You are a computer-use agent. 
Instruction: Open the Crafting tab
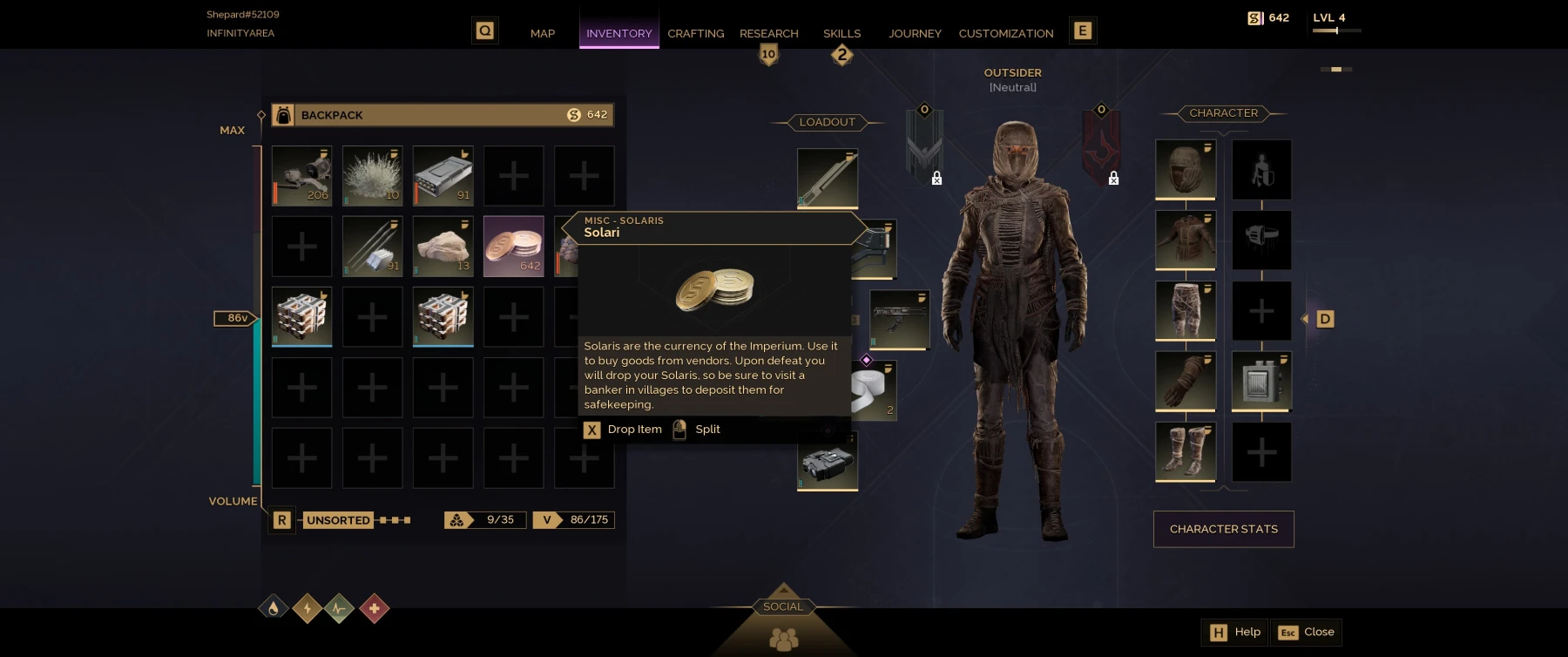click(695, 33)
